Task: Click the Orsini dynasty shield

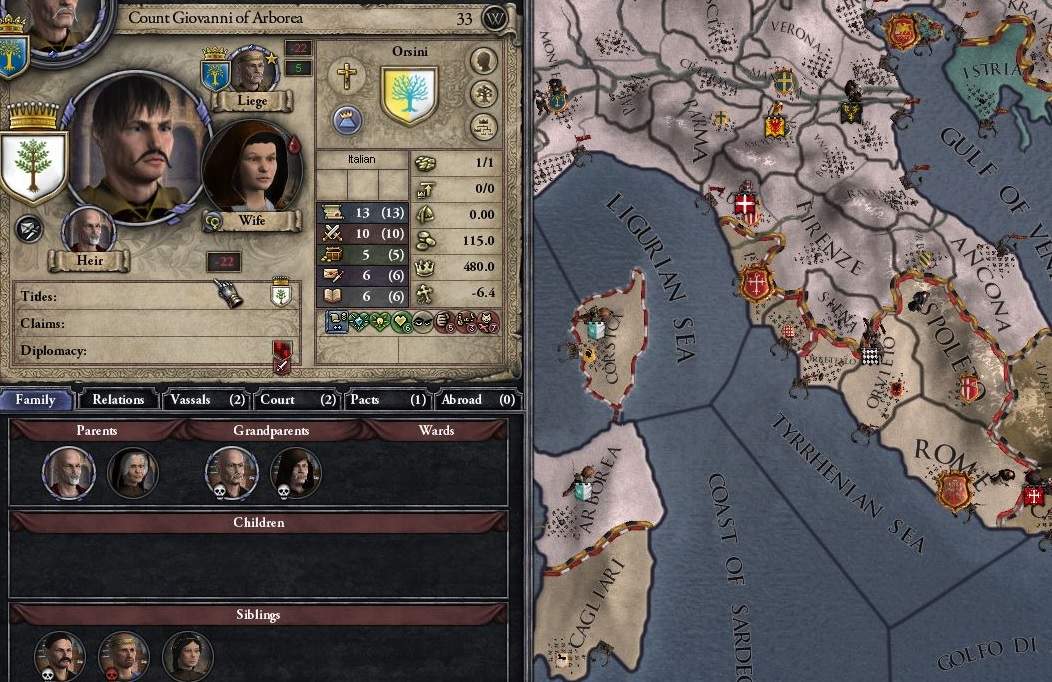Action: click(410, 95)
